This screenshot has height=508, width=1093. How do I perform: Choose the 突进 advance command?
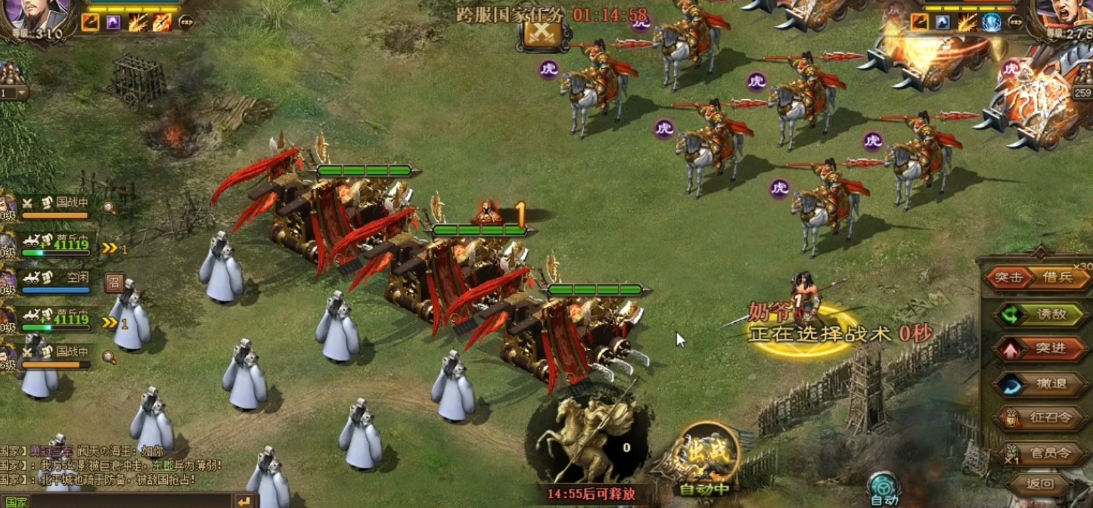click(1042, 348)
